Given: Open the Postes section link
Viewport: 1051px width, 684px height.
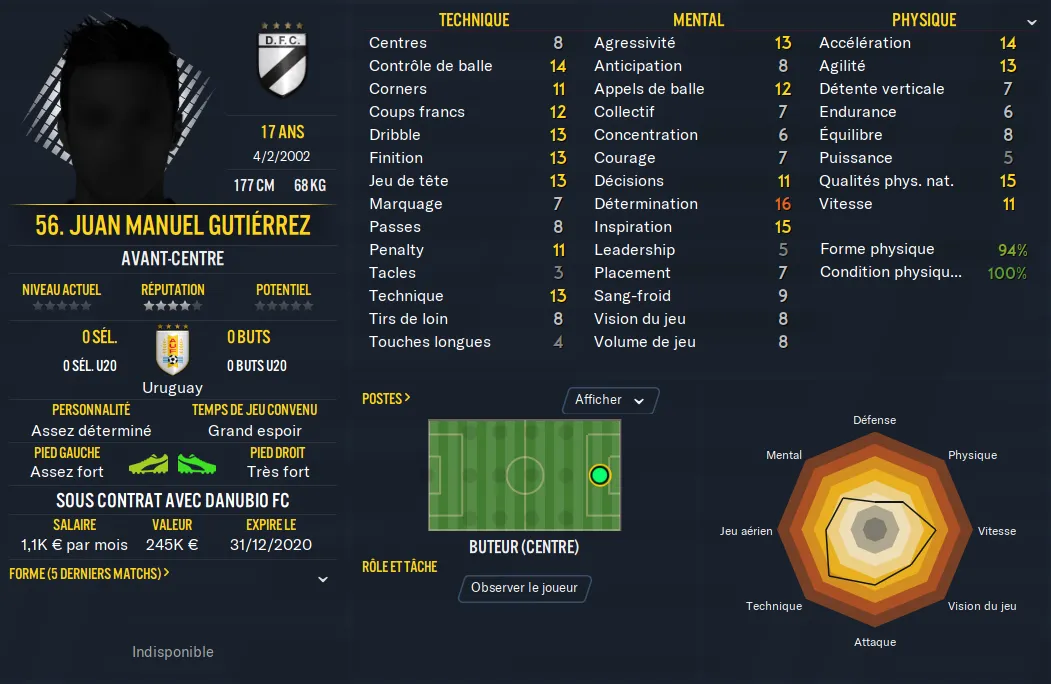Looking at the screenshot, I should 386,398.
